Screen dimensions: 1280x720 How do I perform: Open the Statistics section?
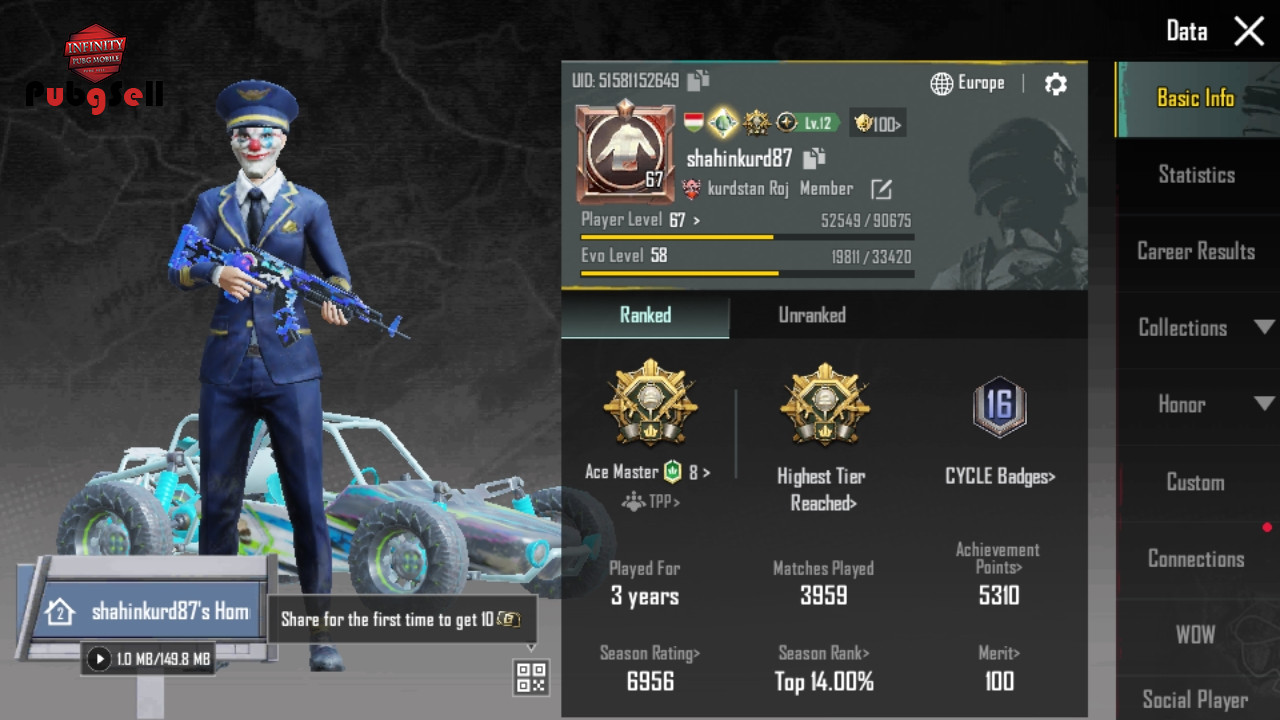coord(1196,175)
